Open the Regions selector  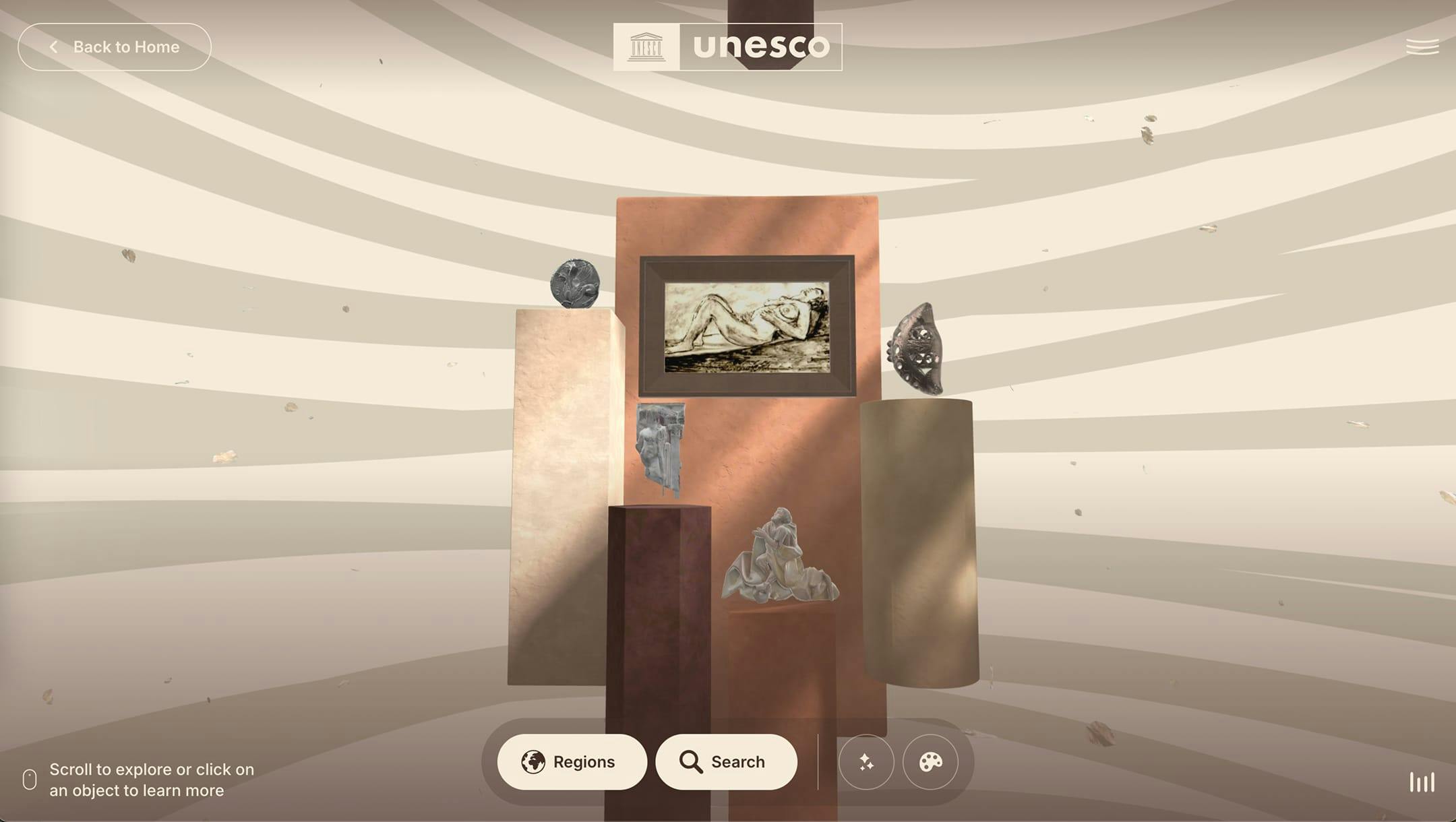572,762
